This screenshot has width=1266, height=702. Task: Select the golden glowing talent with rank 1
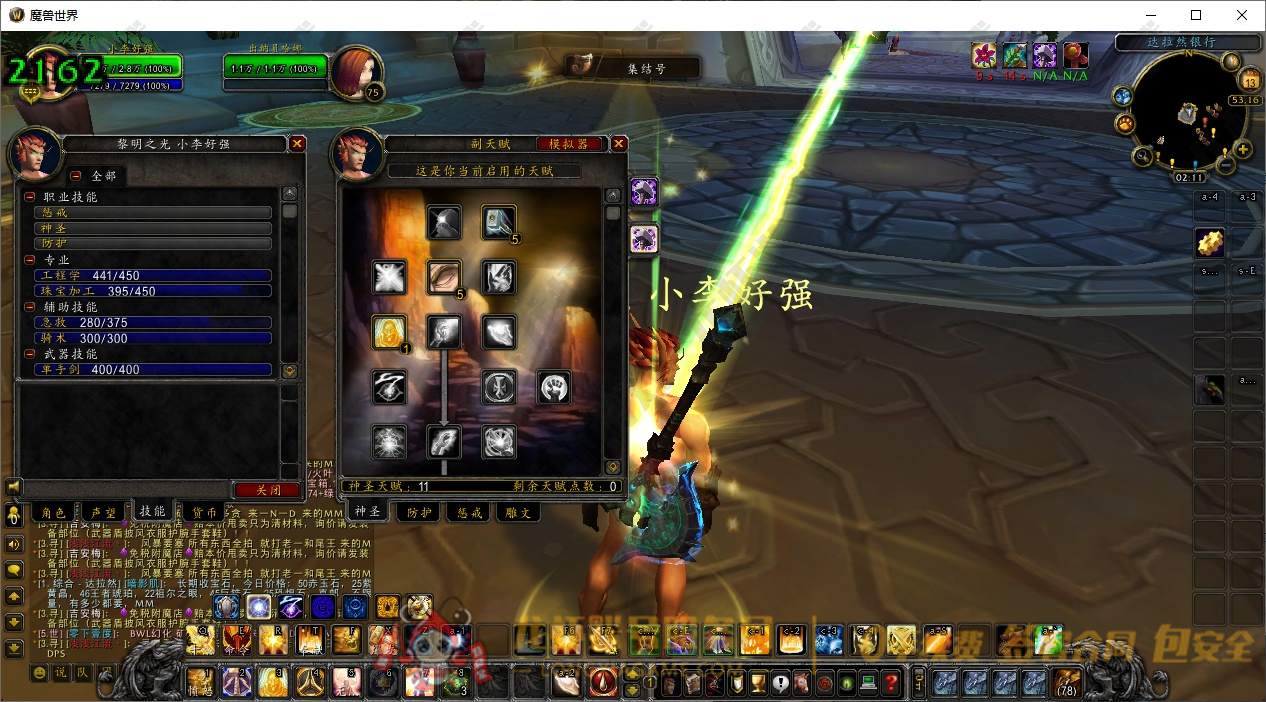[389, 332]
